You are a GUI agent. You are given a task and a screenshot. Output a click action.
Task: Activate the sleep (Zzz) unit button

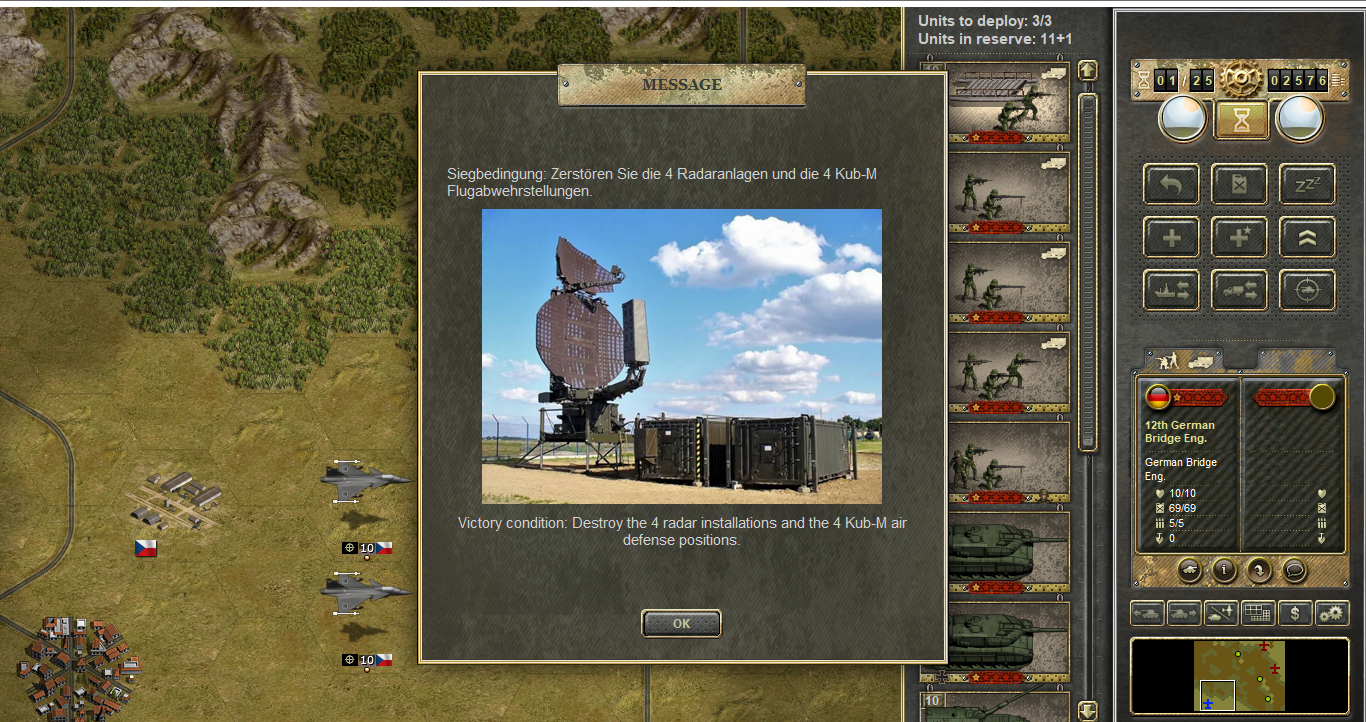click(1307, 184)
